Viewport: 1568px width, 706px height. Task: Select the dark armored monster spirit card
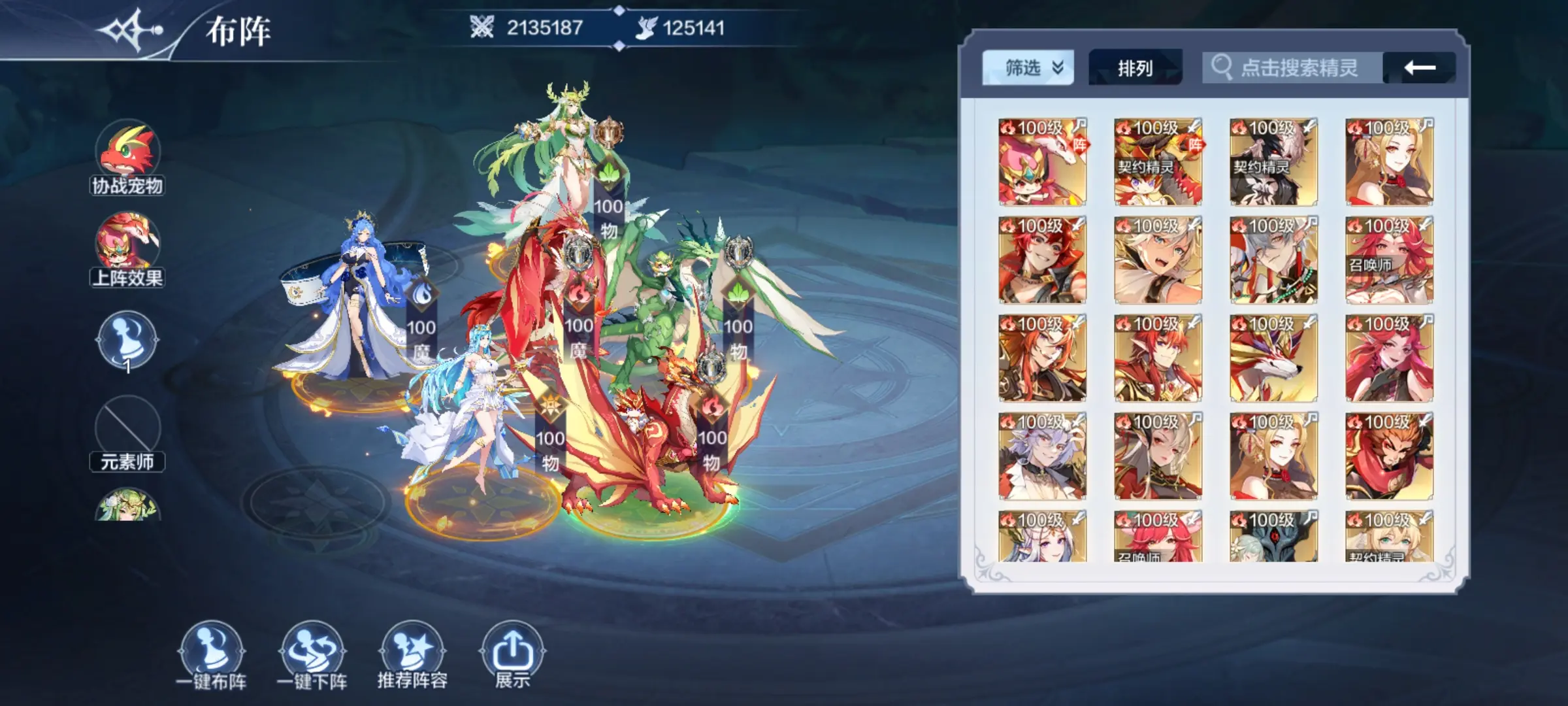tap(1273, 537)
